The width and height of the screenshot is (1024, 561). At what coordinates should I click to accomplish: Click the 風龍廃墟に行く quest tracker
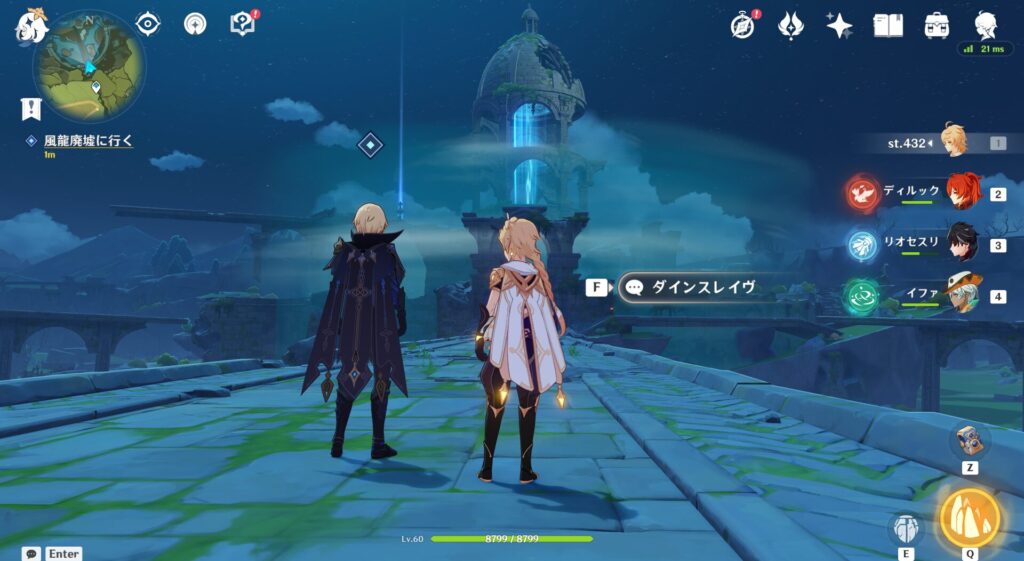tap(88, 141)
